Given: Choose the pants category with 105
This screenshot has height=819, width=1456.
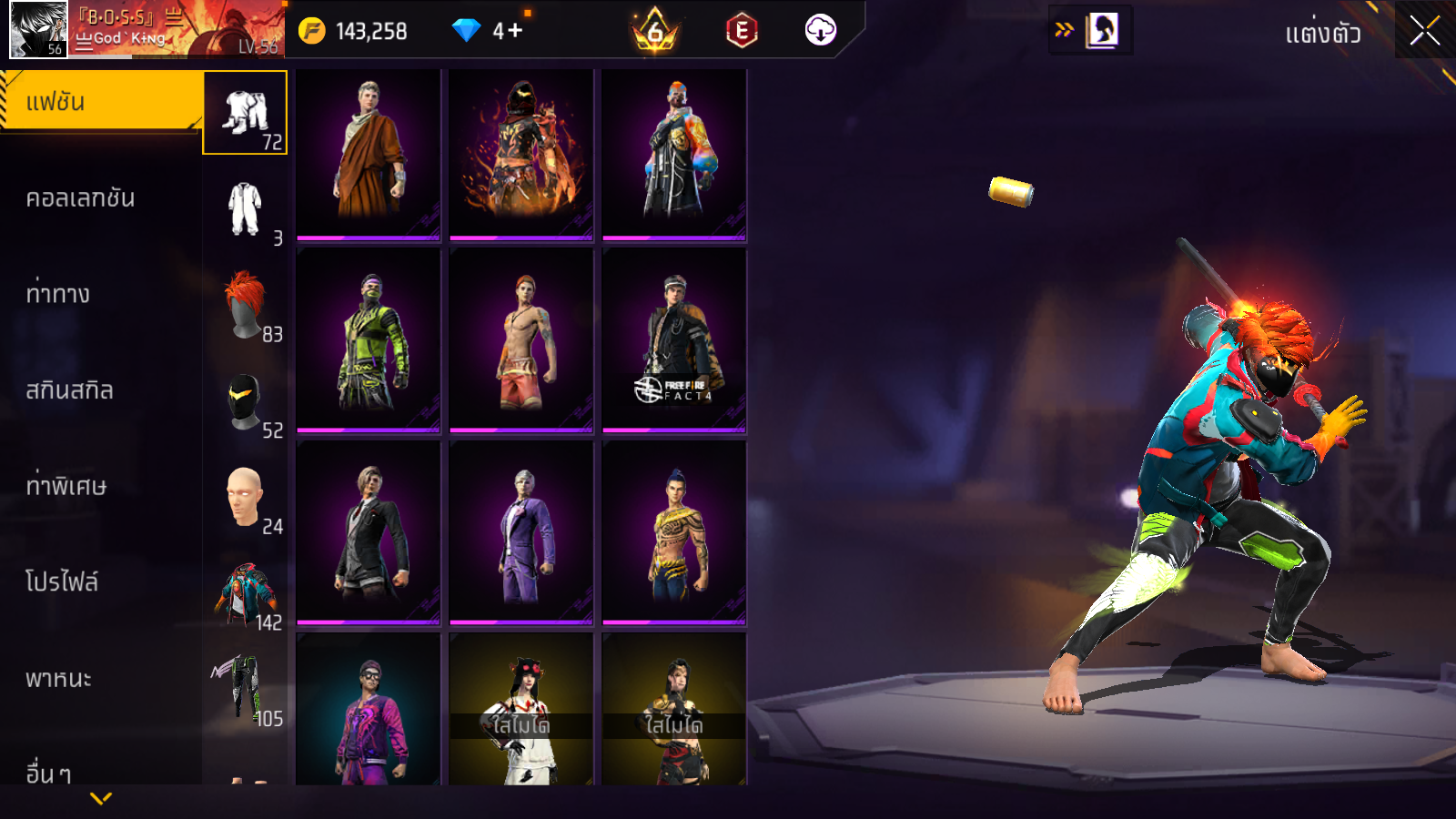Looking at the screenshot, I should pos(244,690).
